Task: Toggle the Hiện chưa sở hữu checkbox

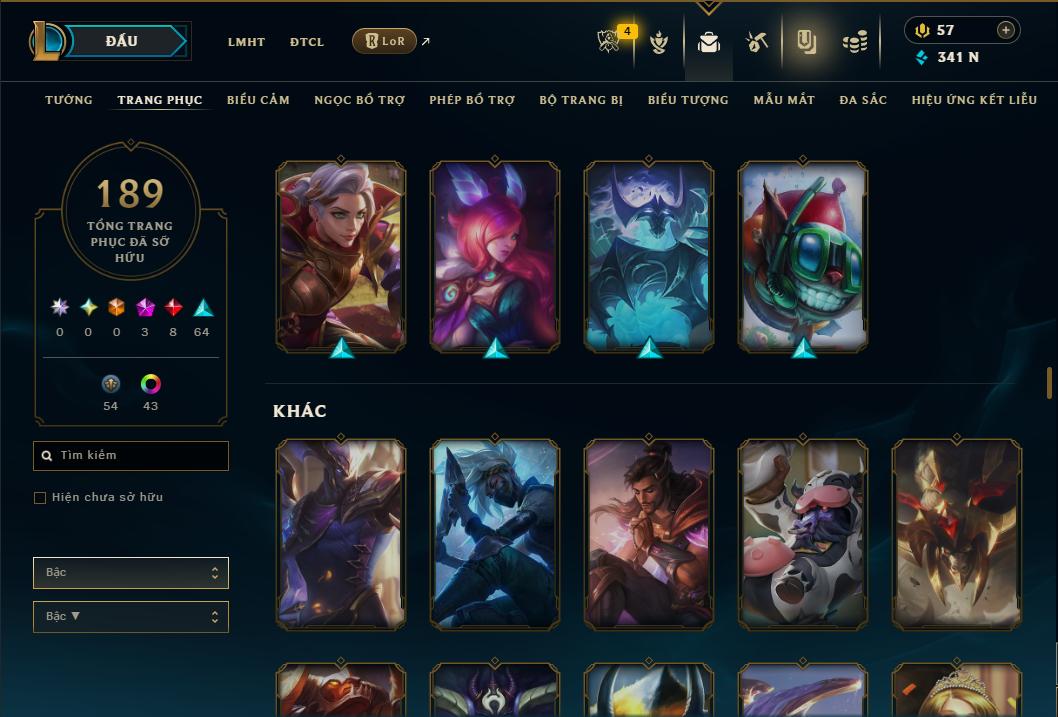Action: coord(40,498)
